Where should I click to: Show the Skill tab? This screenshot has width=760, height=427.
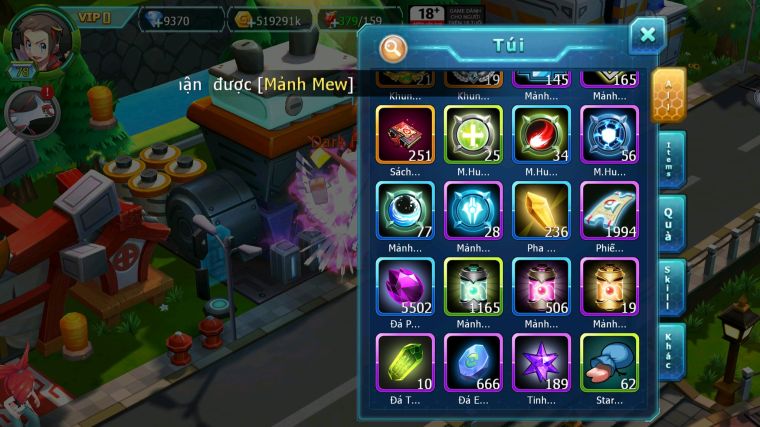tap(672, 288)
